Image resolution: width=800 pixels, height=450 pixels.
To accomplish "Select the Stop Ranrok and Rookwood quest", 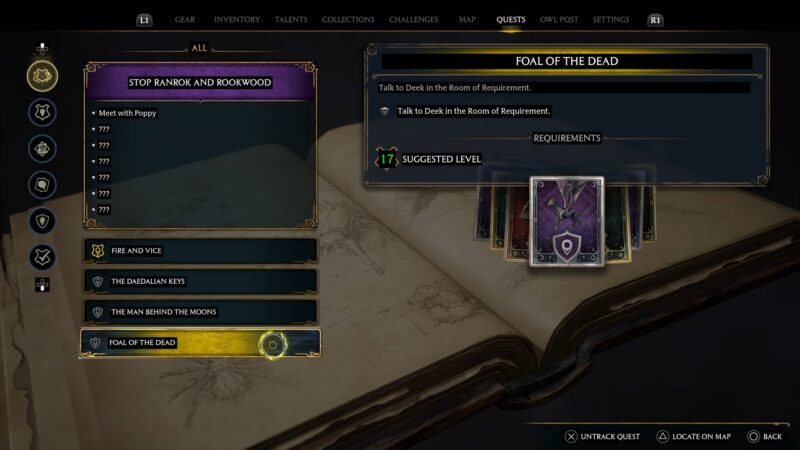I will (200, 82).
